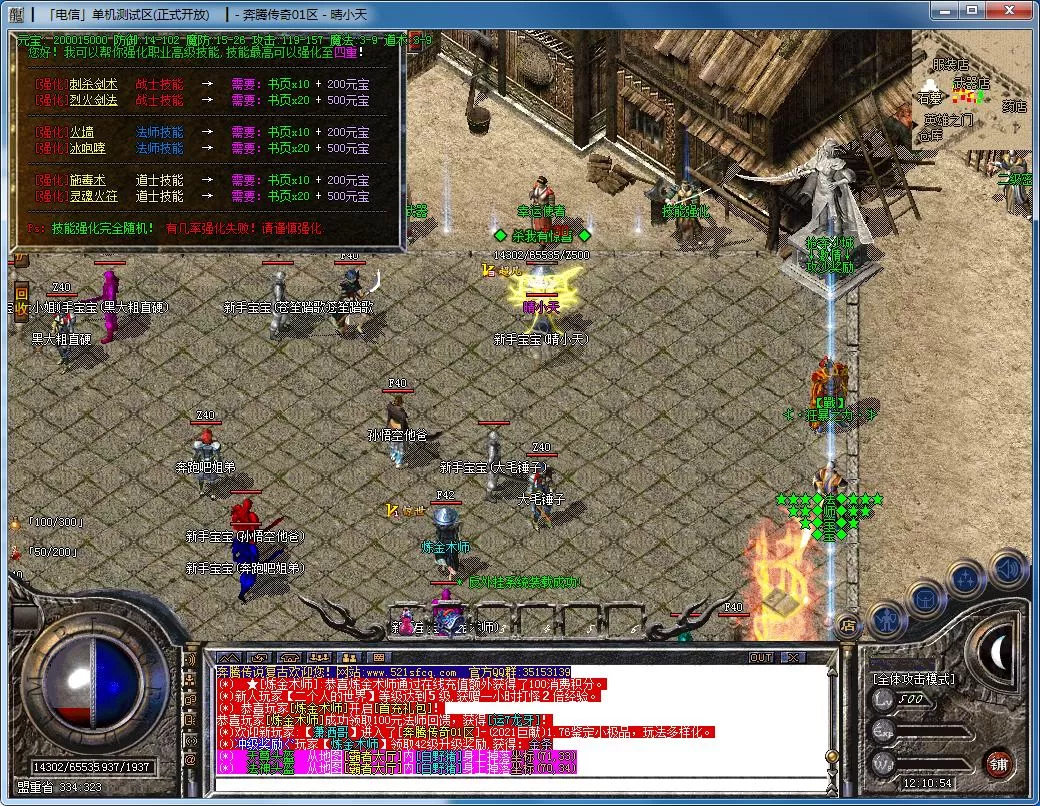Choose 施毒术 taoist skill enhancement
This screenshot has width=1040, height=806.
point(87,180)
